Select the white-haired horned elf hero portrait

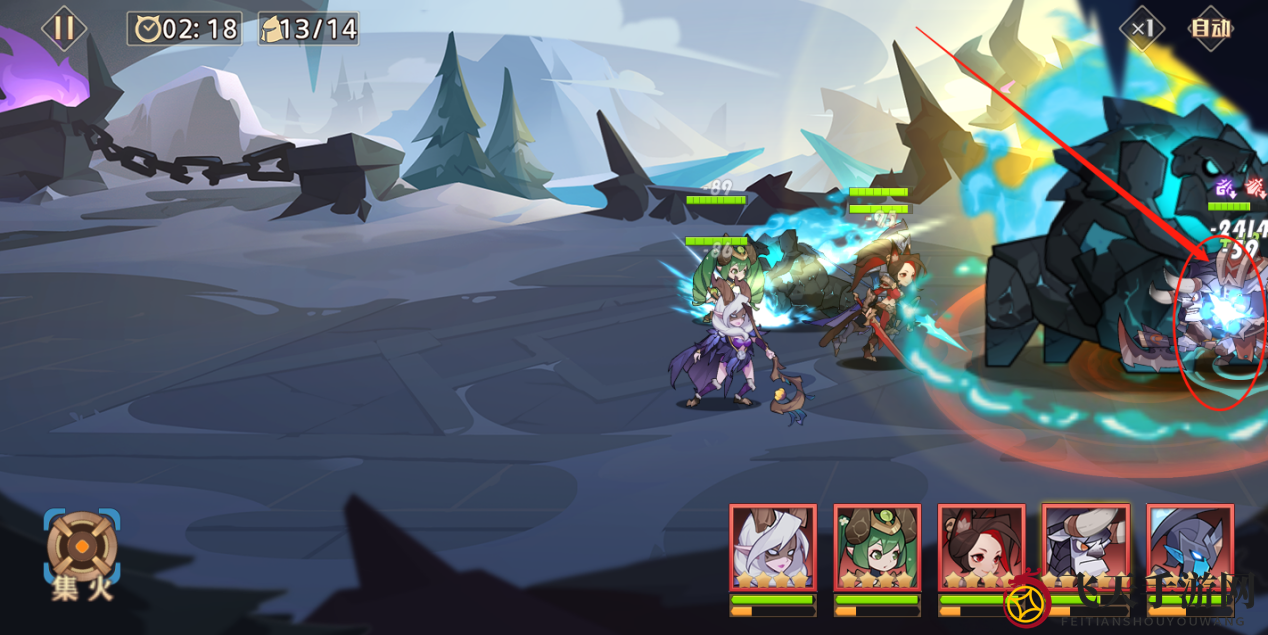point(773,547)
